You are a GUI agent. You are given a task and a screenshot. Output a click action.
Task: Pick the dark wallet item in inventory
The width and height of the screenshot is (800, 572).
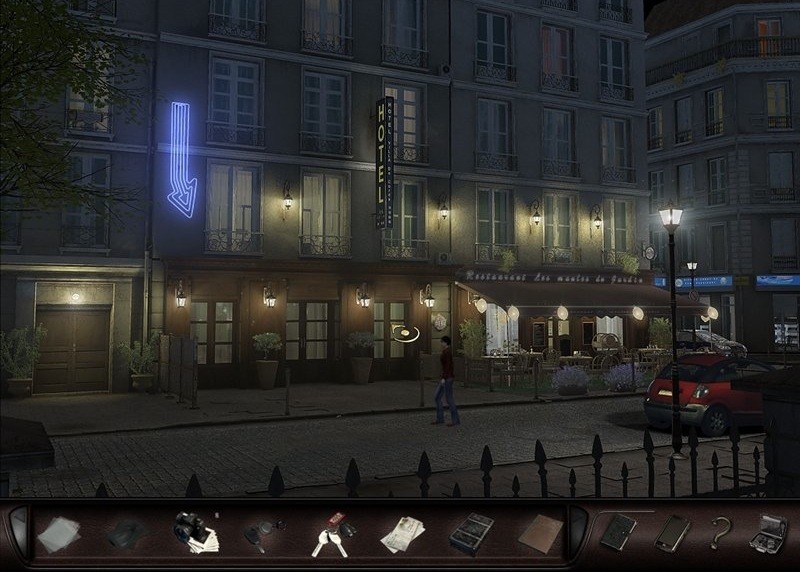(x=127, y=534)
